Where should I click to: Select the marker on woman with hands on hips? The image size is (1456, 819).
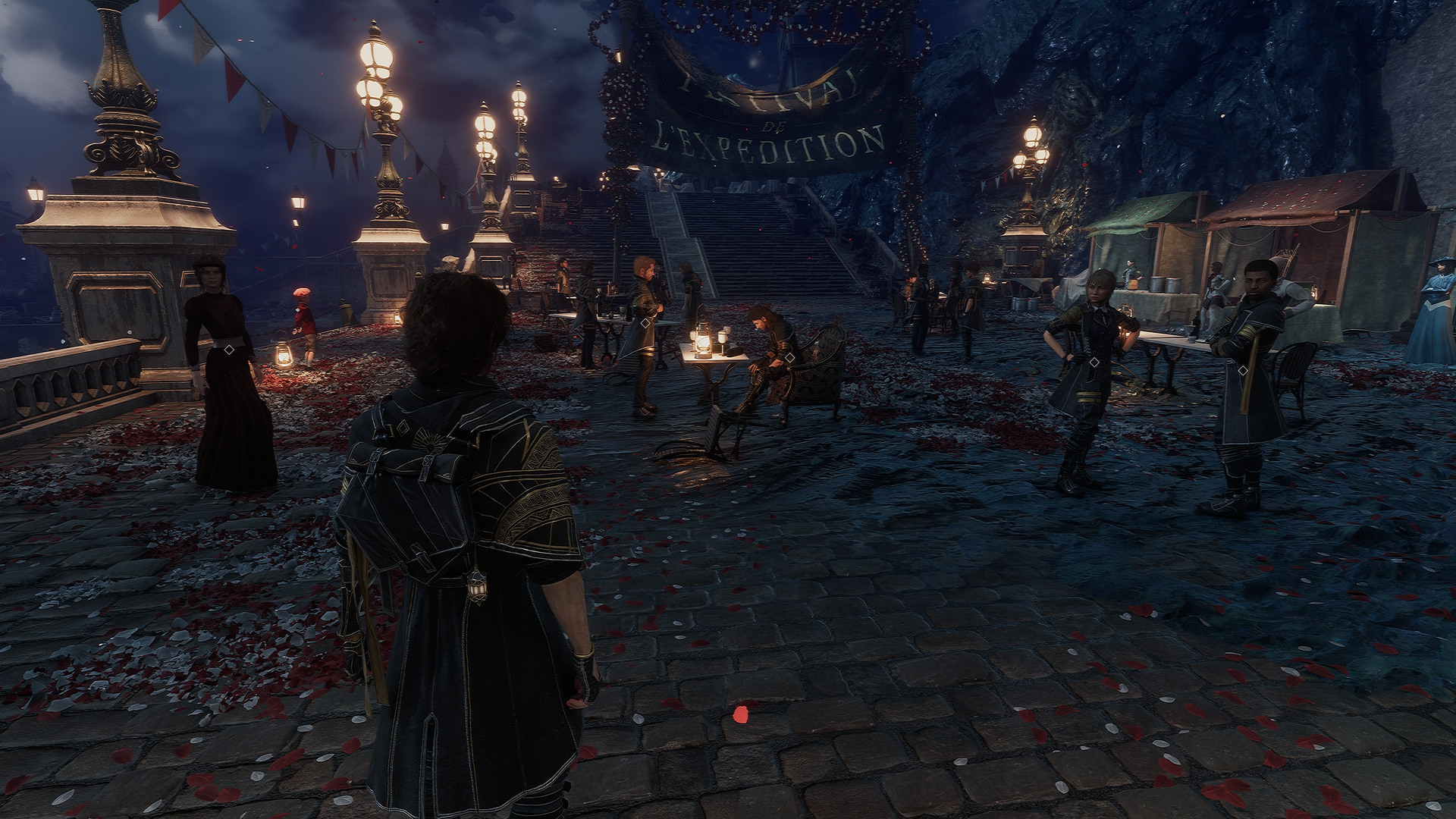(x=1094, y=362)
